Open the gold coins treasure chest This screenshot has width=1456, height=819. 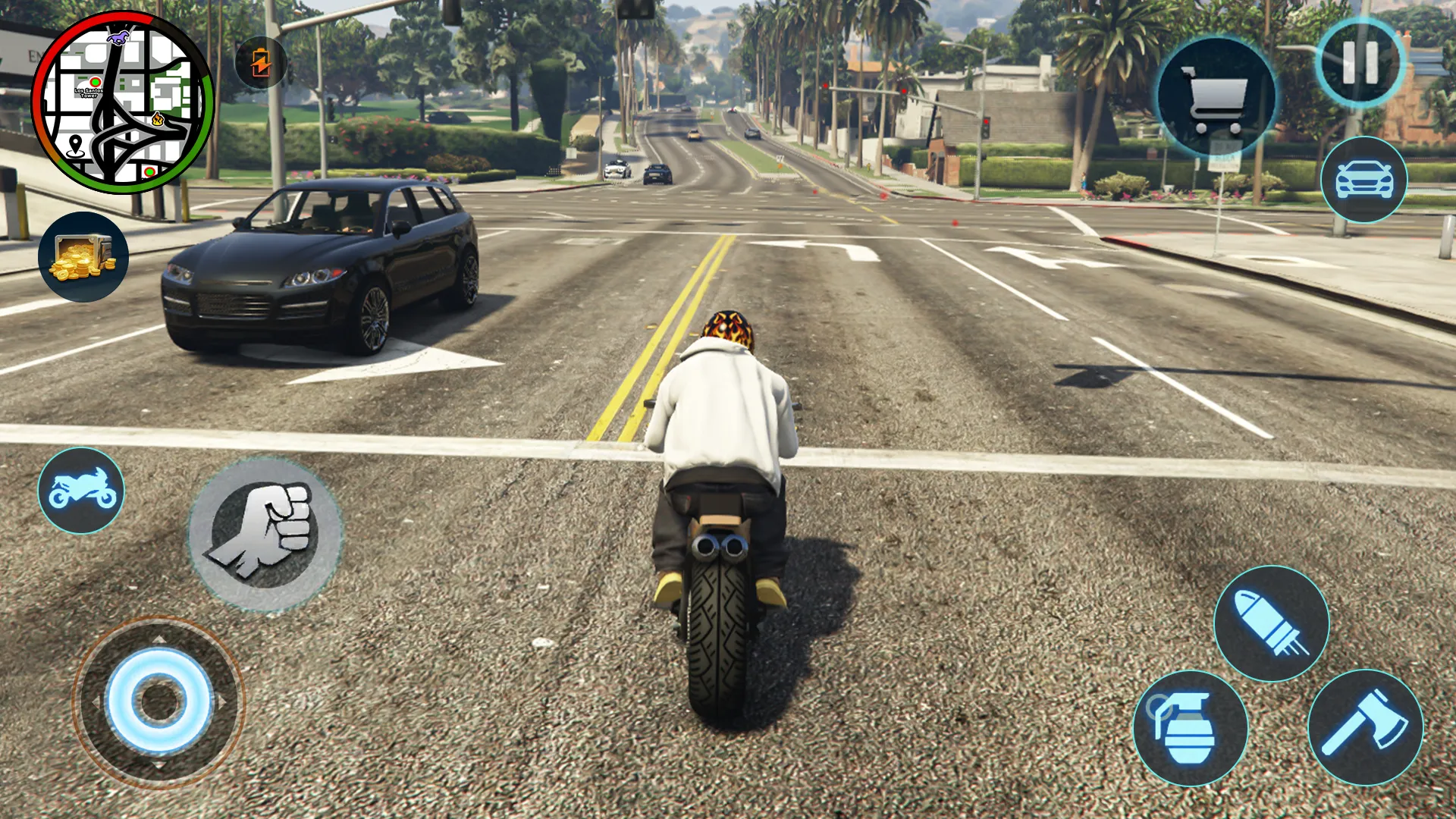[83, 257]
